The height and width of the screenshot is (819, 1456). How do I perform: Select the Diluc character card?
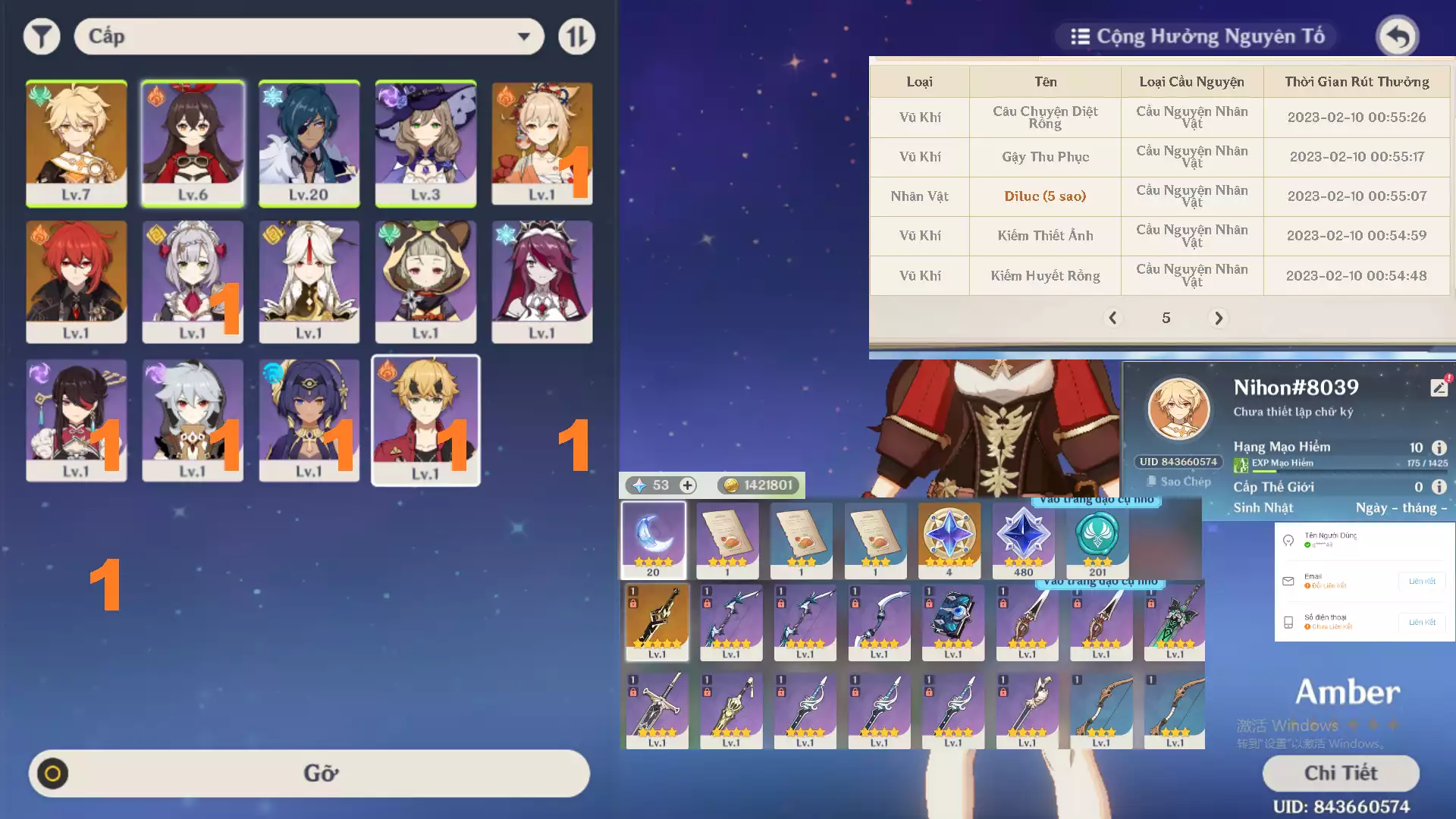[x=76, y=281]
